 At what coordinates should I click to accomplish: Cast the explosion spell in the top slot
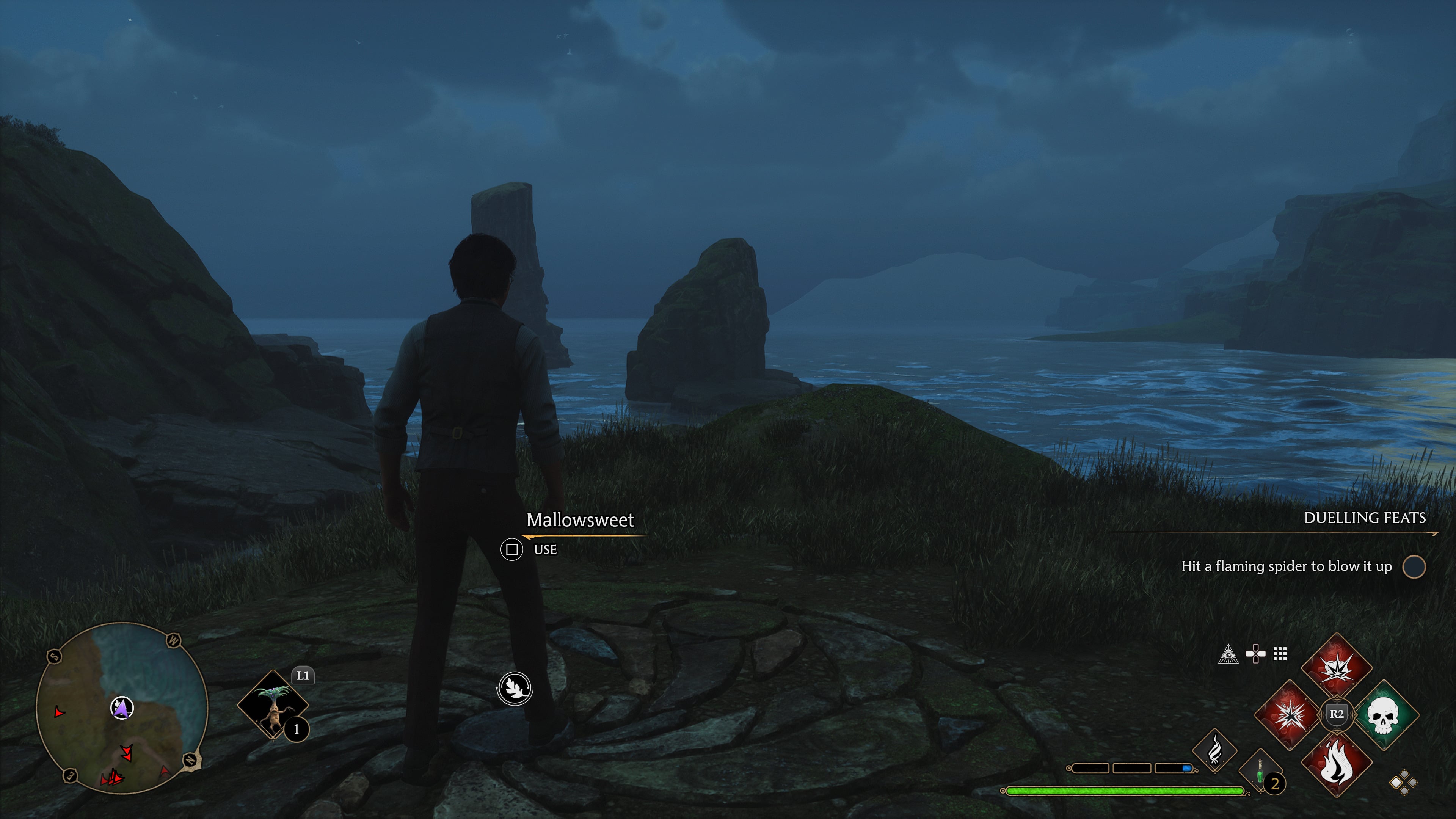(x=1336, y=667)
